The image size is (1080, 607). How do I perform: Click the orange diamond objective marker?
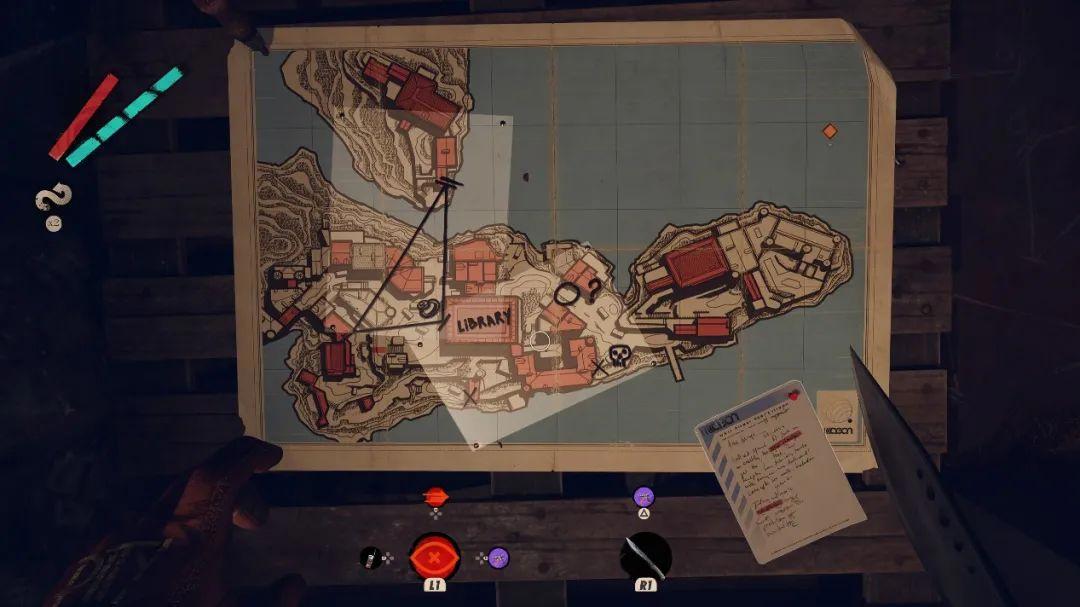(829, 131)
